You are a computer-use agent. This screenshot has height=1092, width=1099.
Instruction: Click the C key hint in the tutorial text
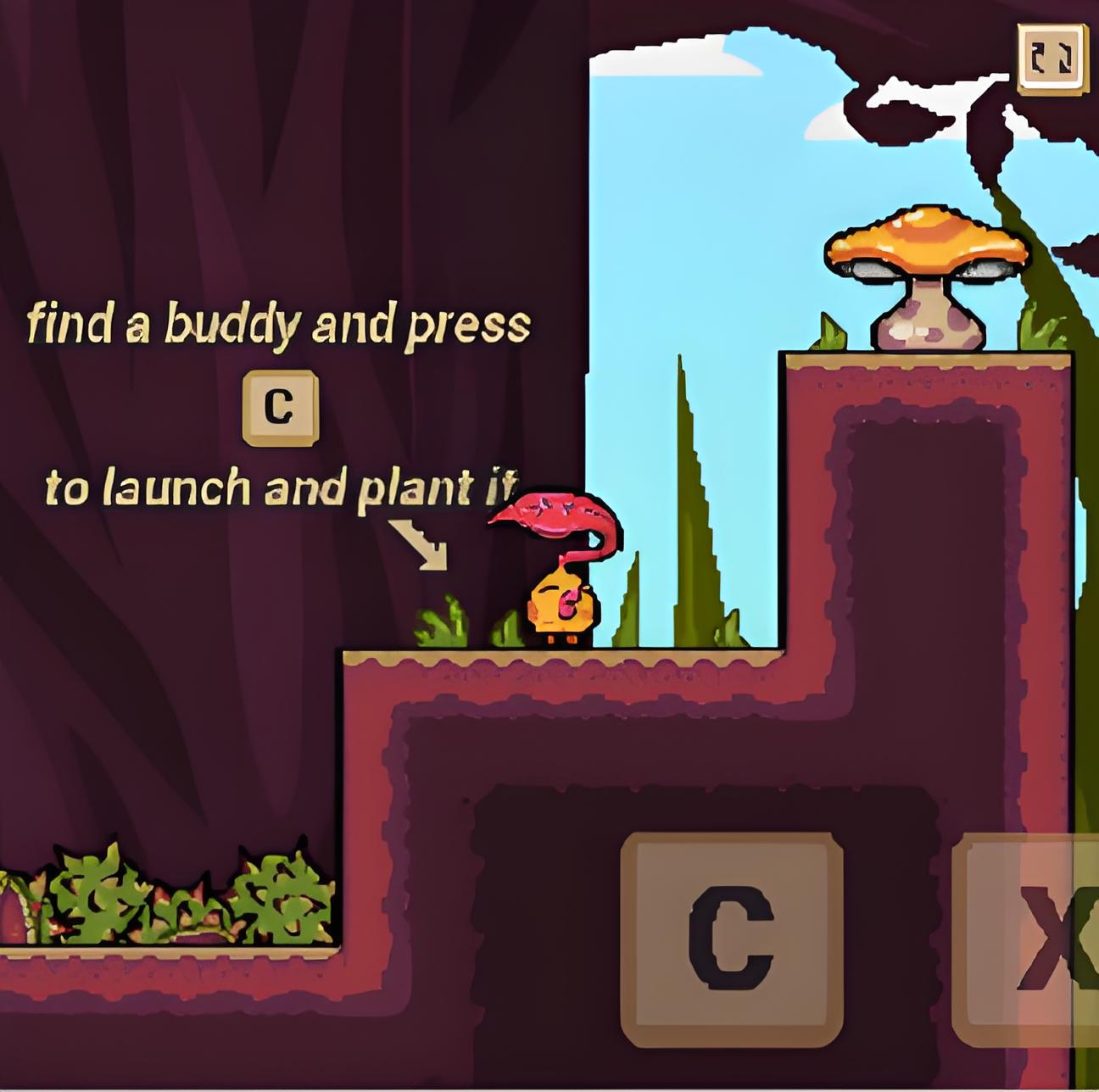pos(279,407)
